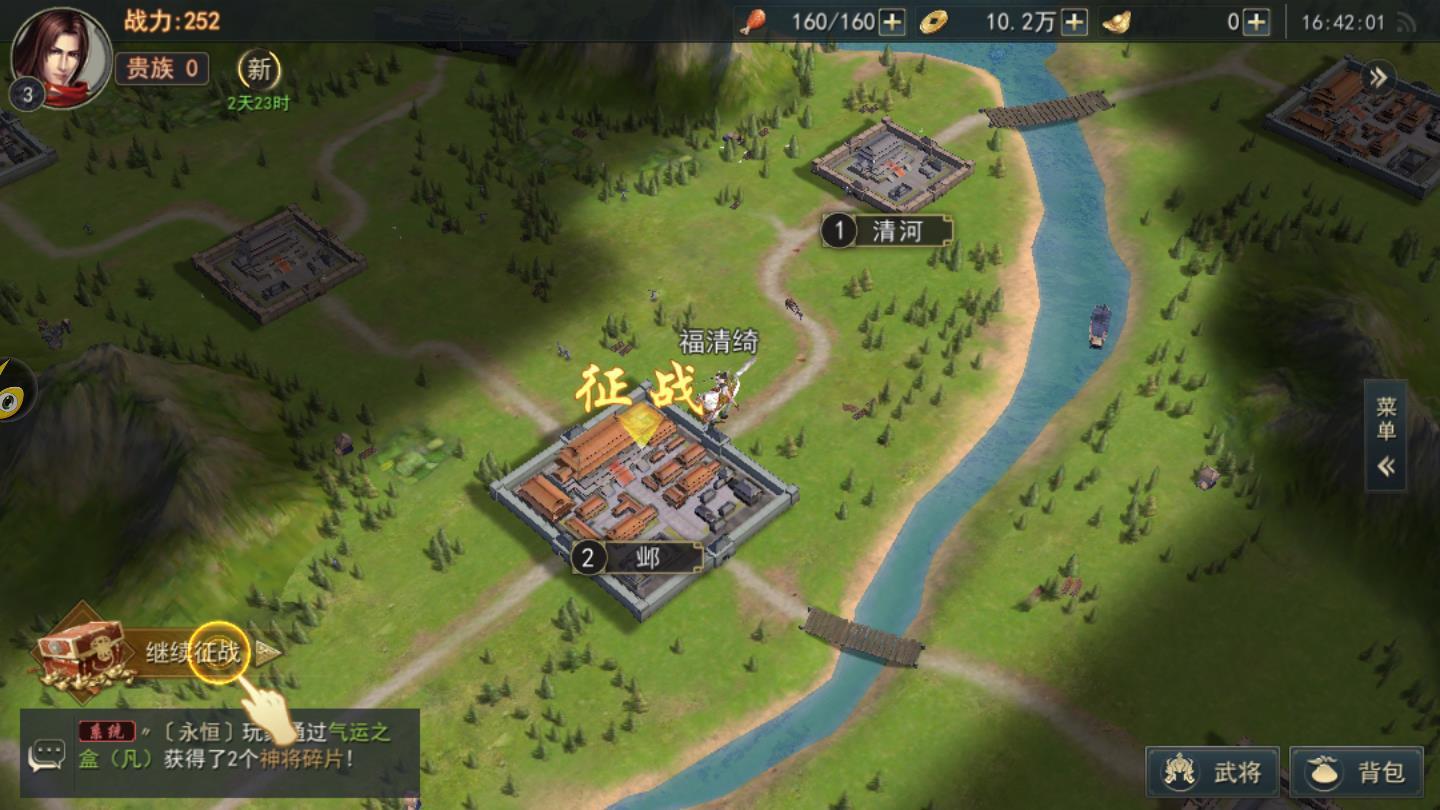Tap 继续征战 to continue the campaign
Image resolution: width=1440 pixels, height=810 pixels.
[195, 654]
